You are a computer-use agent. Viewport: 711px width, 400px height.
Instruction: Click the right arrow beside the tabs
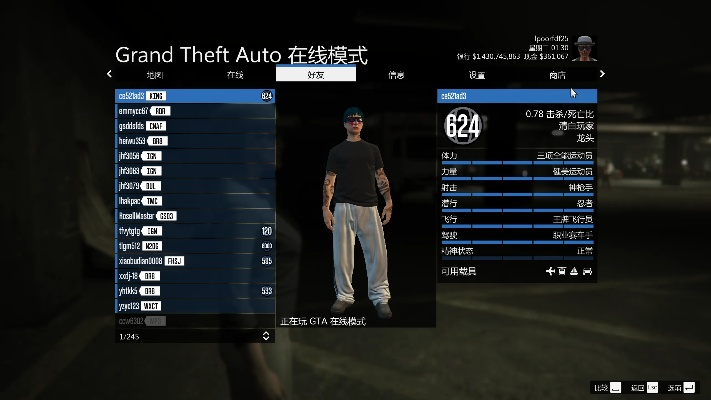point(602,74)
